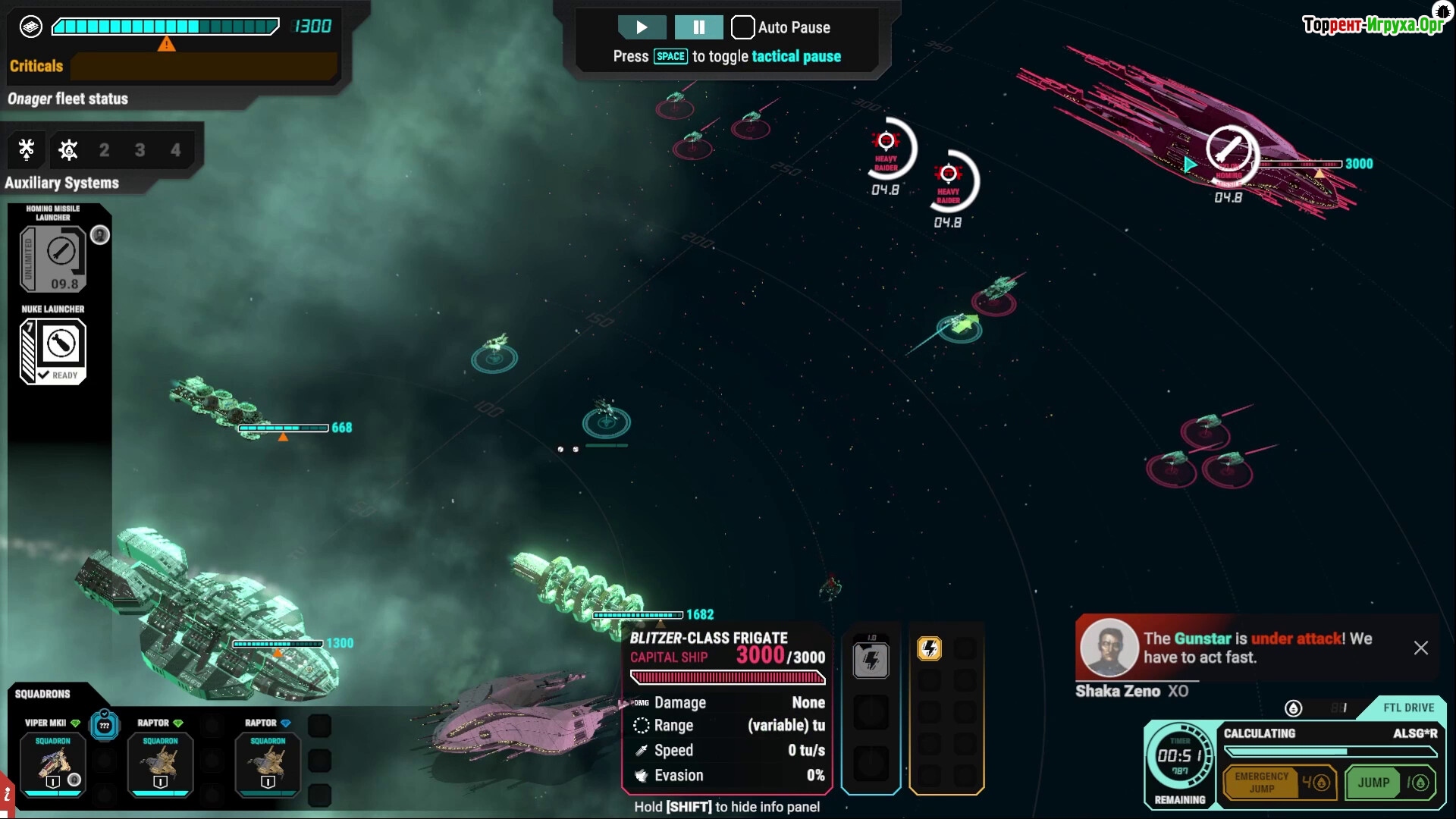The image size is (1456, 819).
Task: Activate the tactical pause button
Action: click(x=698, y=27)
